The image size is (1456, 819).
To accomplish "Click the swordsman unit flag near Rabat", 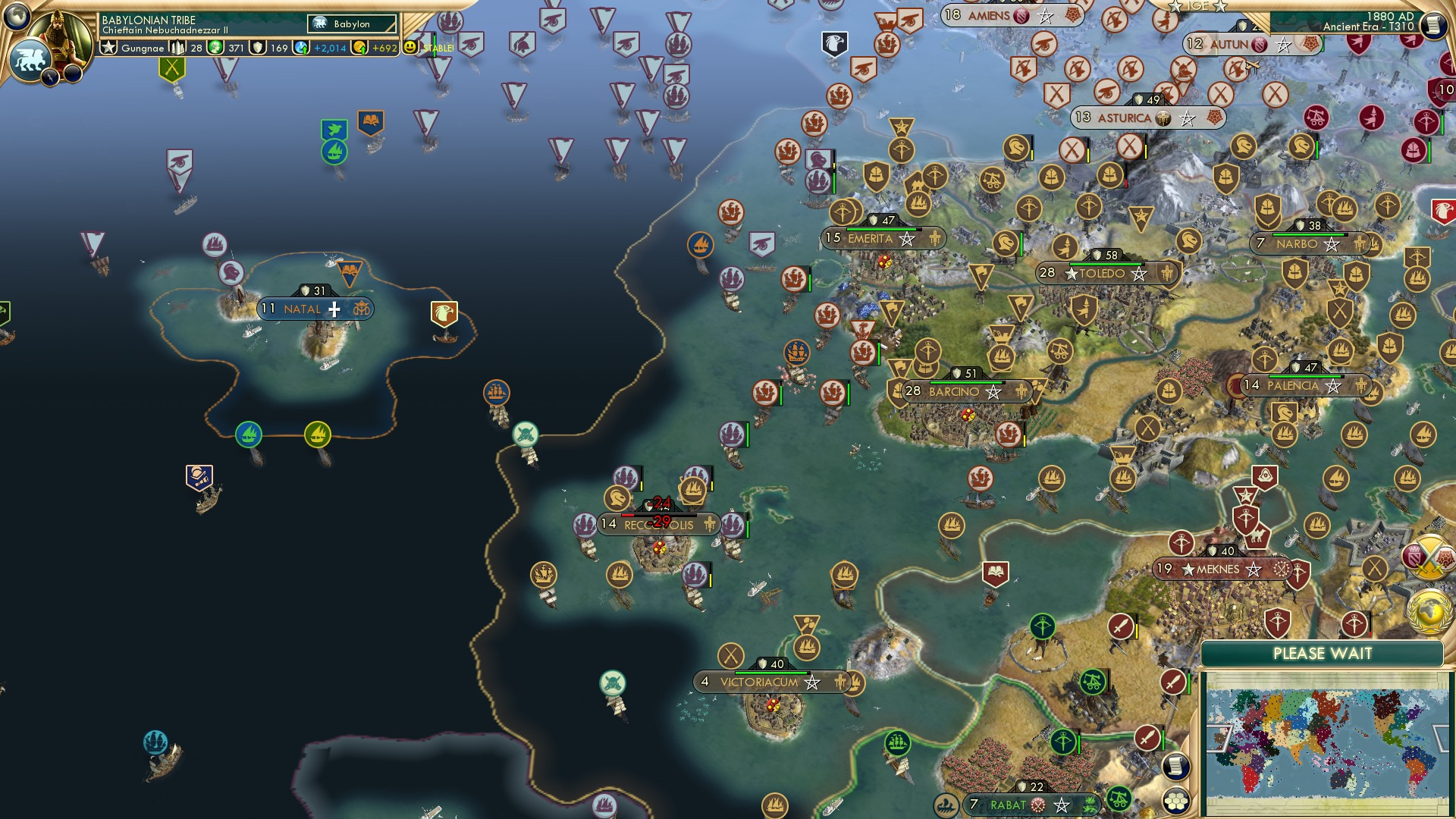I will 1147,739.
